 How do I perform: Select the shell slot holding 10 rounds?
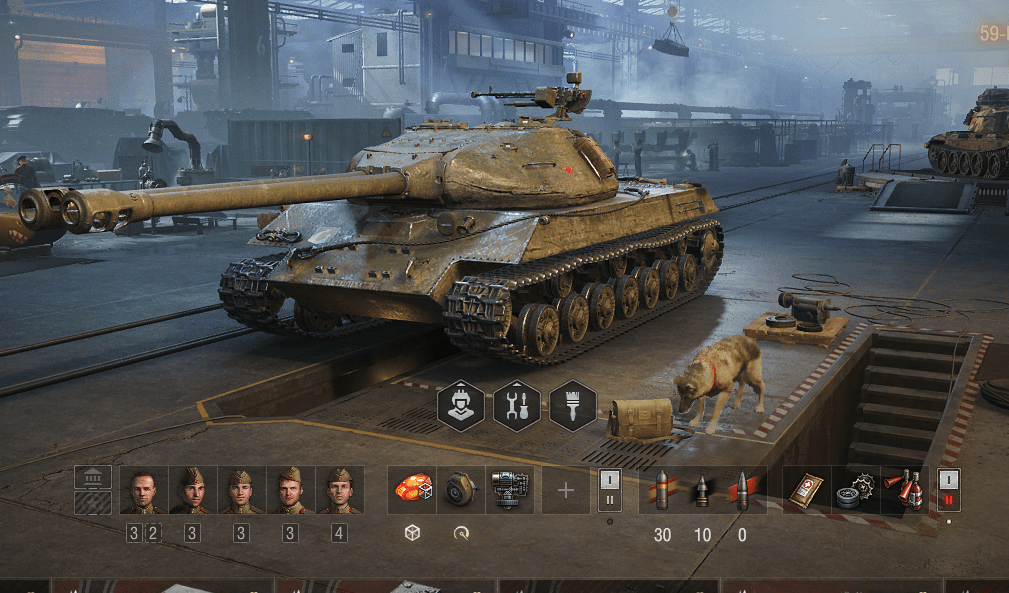[702, 490]
